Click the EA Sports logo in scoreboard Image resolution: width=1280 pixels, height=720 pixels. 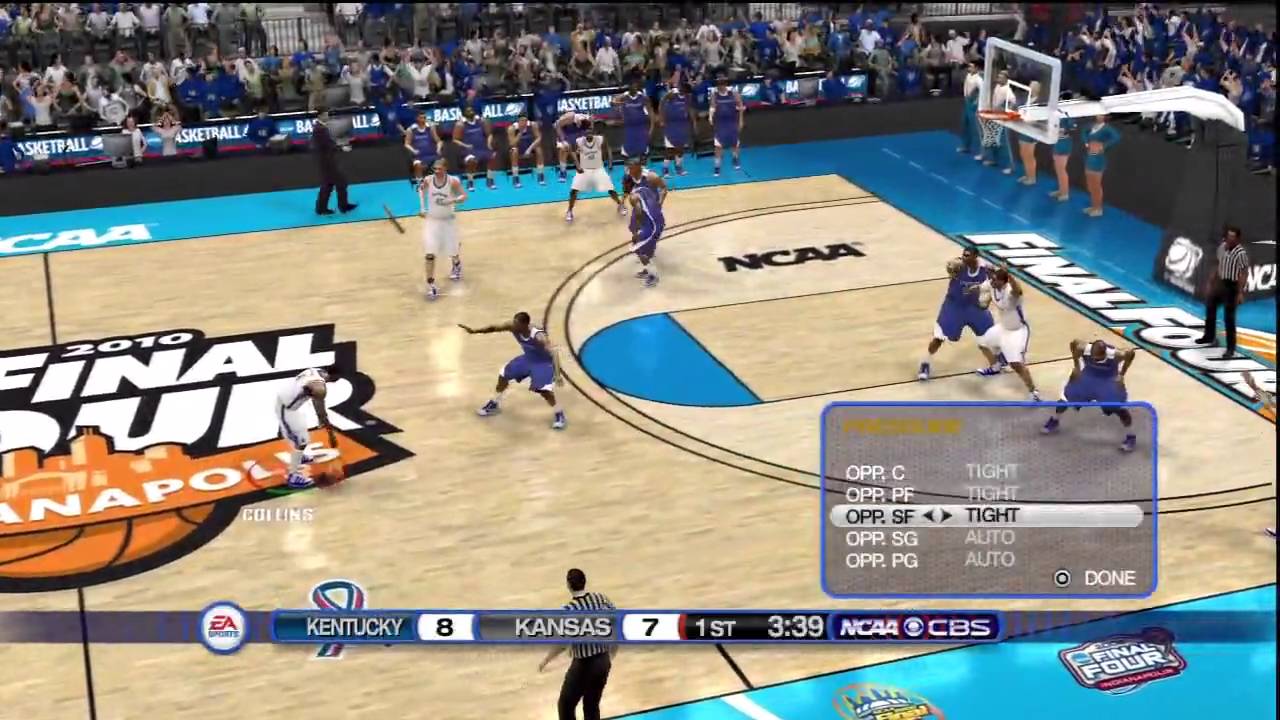tap(224, 627)
